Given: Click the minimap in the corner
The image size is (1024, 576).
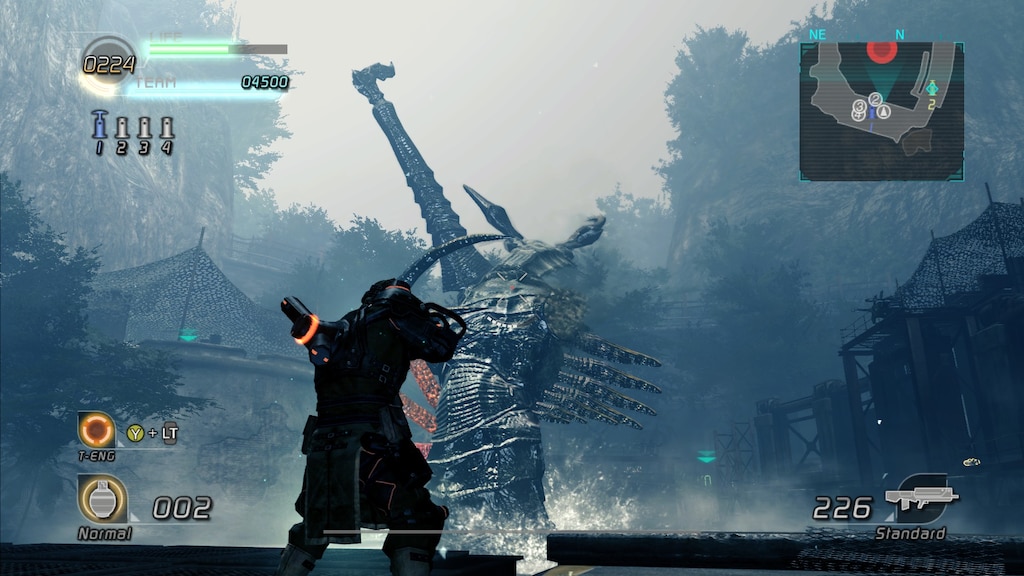Looking at the screenshot, I should click(x=881, y=110).
